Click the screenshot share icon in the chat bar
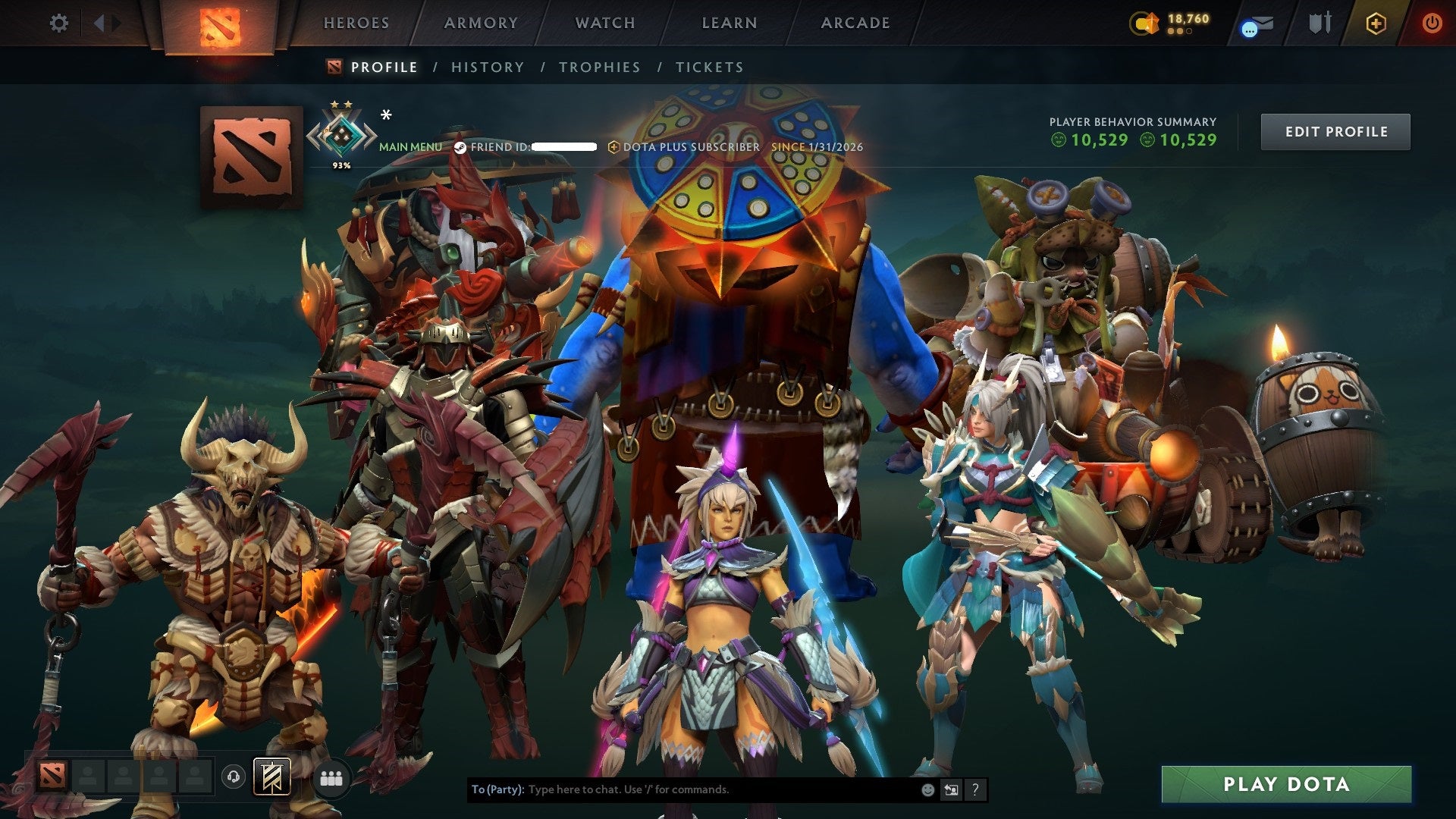The width and height of the screenshot is (1456, 819). click(950, 789)
